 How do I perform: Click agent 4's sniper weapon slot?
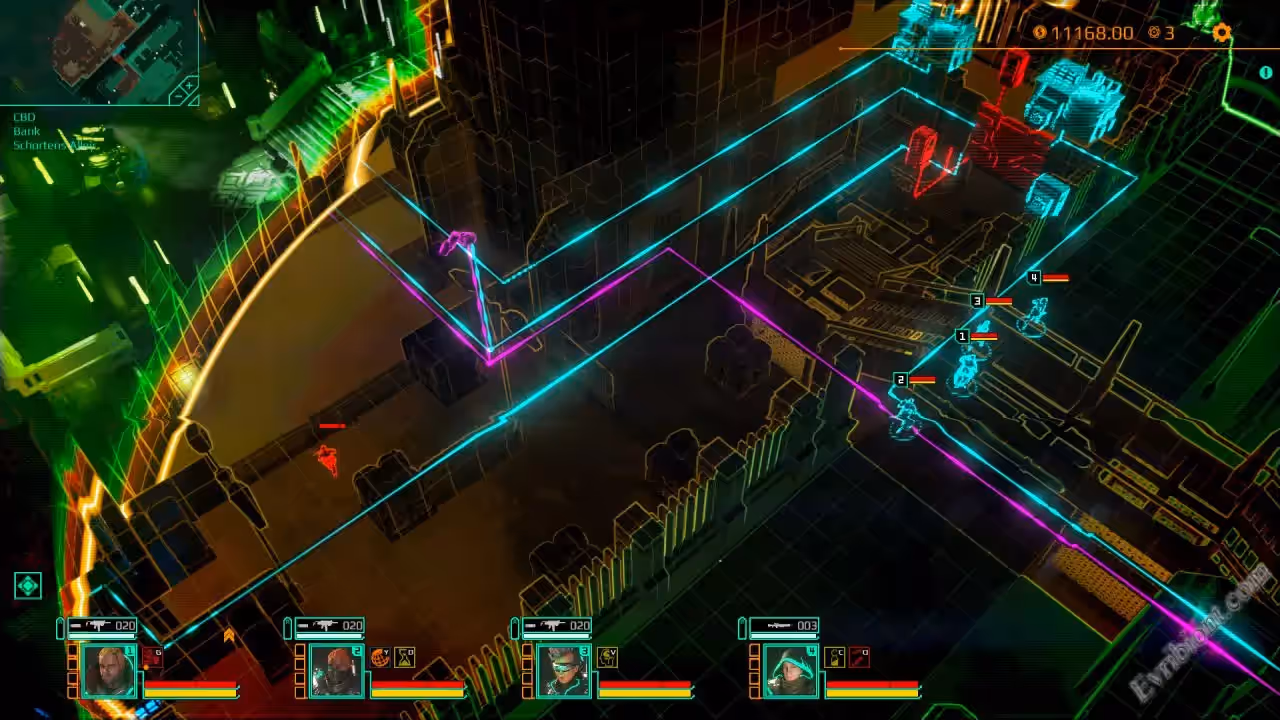coord(784,626)
